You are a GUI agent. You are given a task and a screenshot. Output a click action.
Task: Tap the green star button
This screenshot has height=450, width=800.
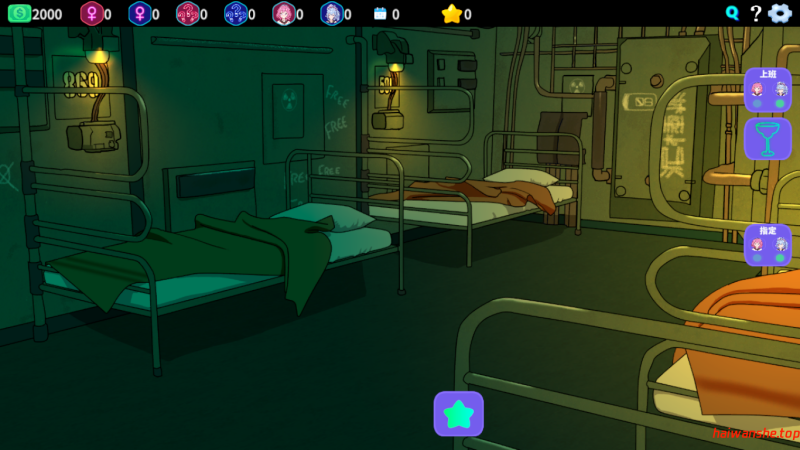click(458, 413)
